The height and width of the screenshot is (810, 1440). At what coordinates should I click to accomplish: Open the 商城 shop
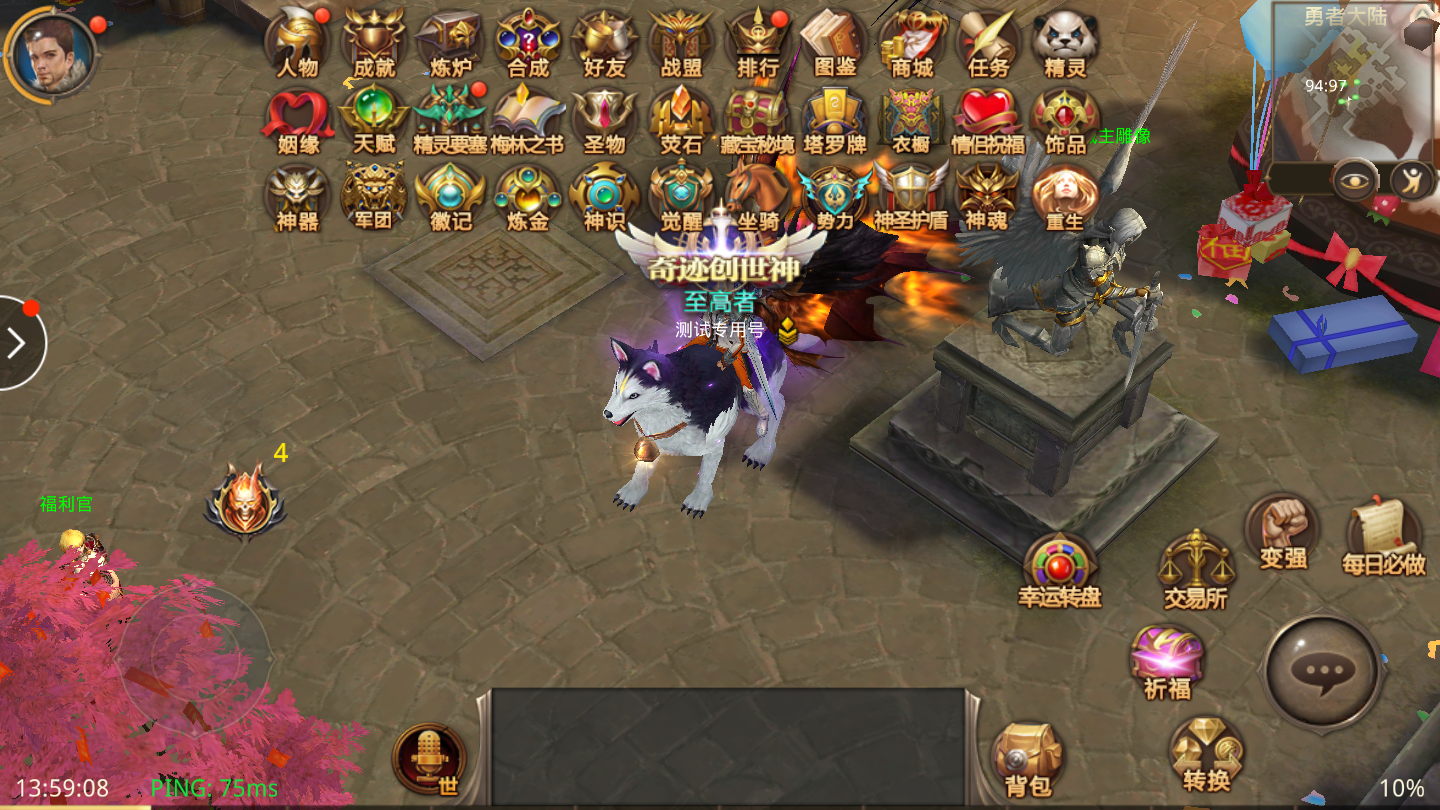pyautogui.click(x=912, y=42)
